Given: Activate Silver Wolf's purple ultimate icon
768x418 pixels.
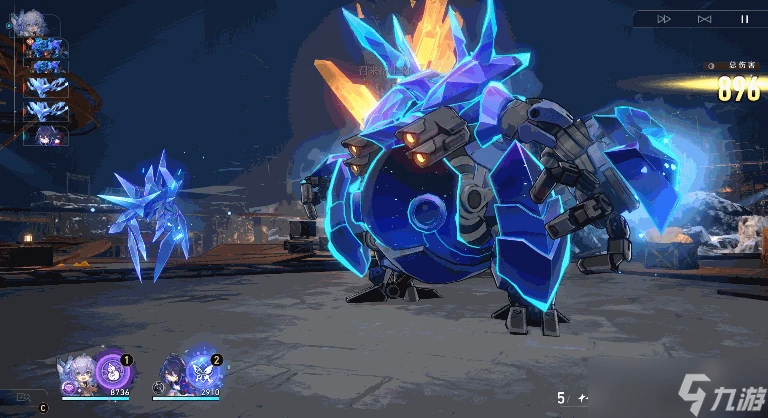Looking at the screenshot, I should 110,372.
